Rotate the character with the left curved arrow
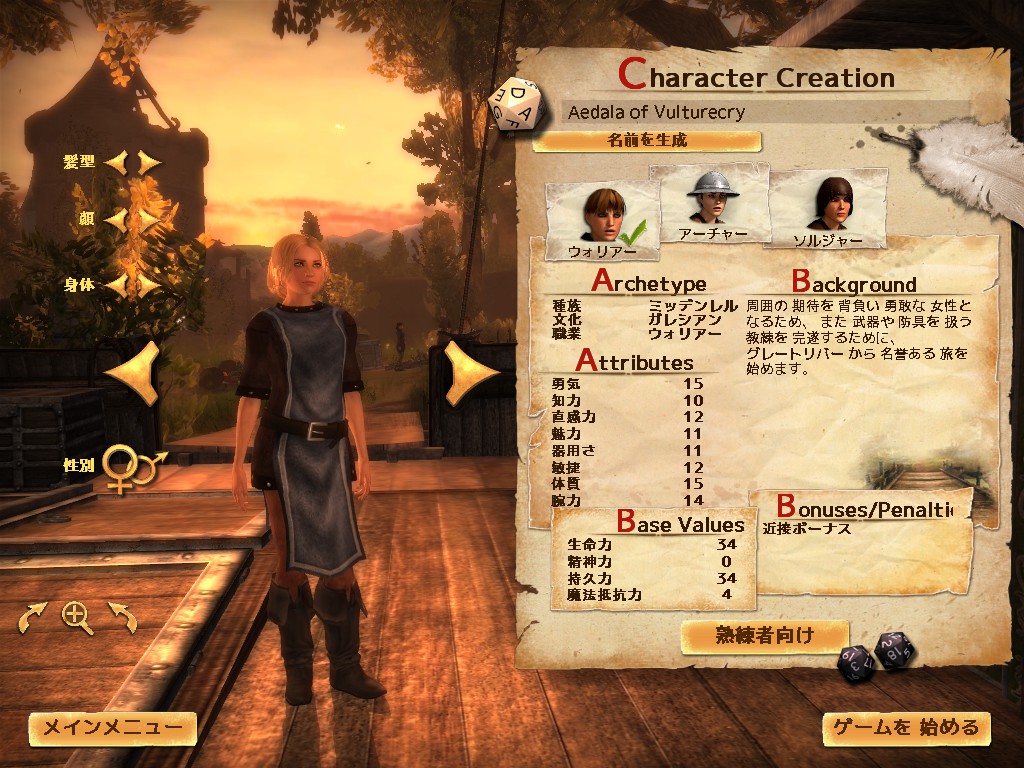 31,618
